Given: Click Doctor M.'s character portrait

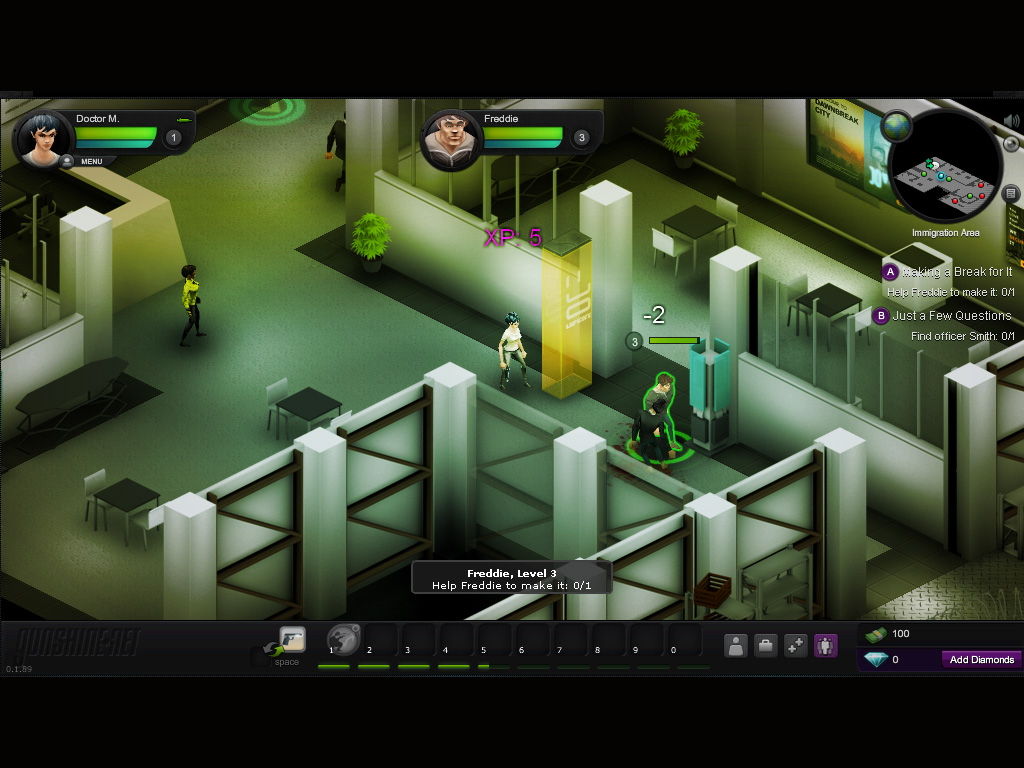Looking at the screenshot, I should pyautogui.click(x=41, y=139).
